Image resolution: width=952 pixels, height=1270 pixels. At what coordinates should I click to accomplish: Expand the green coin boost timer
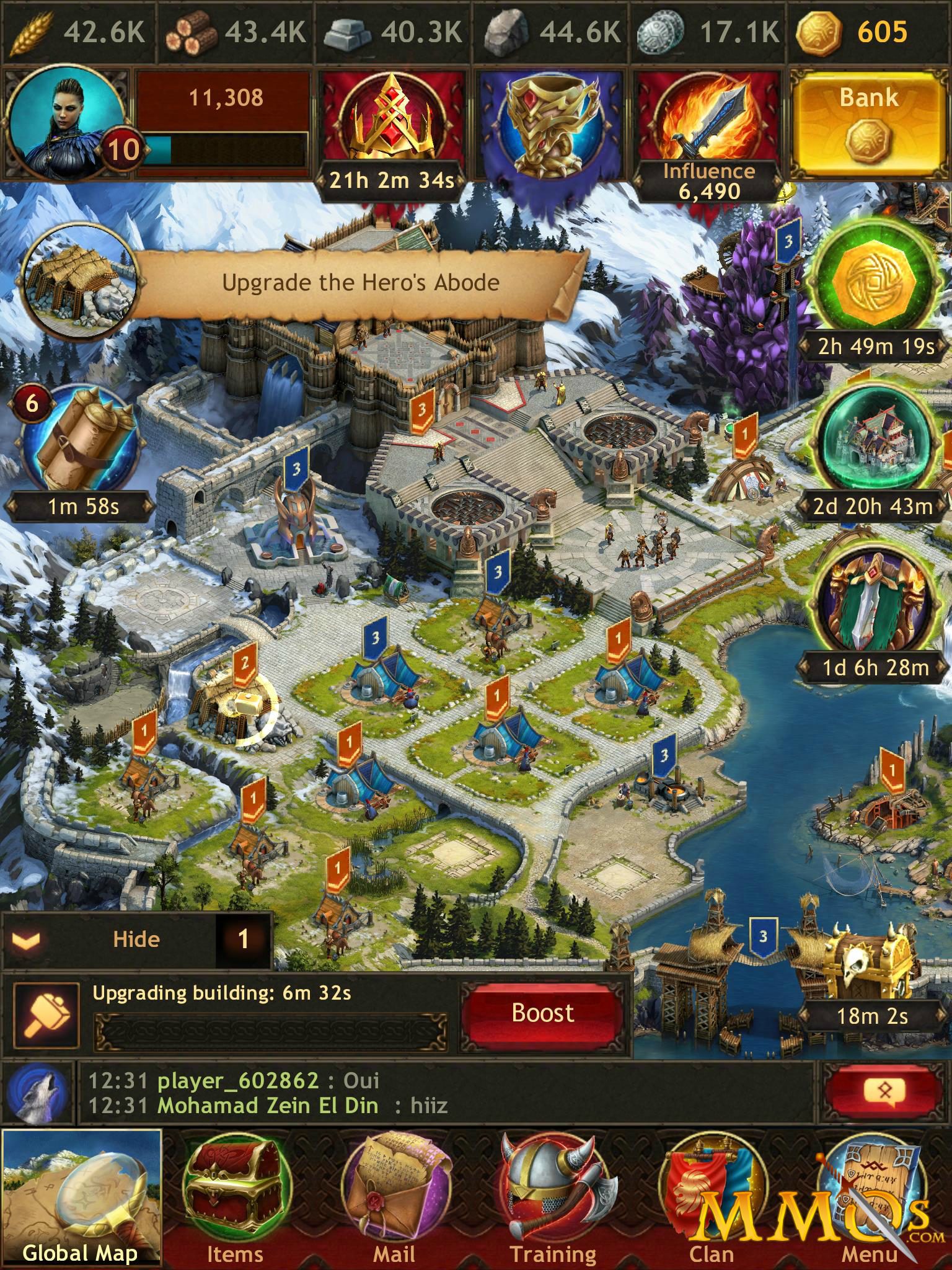coord(874,282)
